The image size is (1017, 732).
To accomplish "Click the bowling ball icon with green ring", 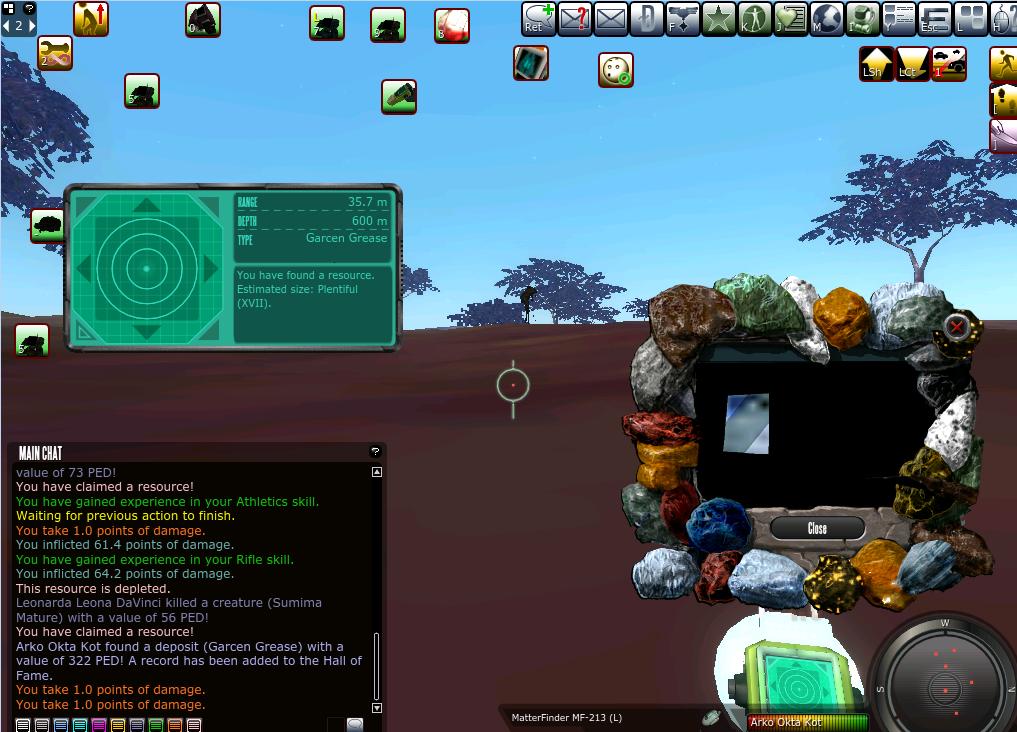I will click(616, 70).
